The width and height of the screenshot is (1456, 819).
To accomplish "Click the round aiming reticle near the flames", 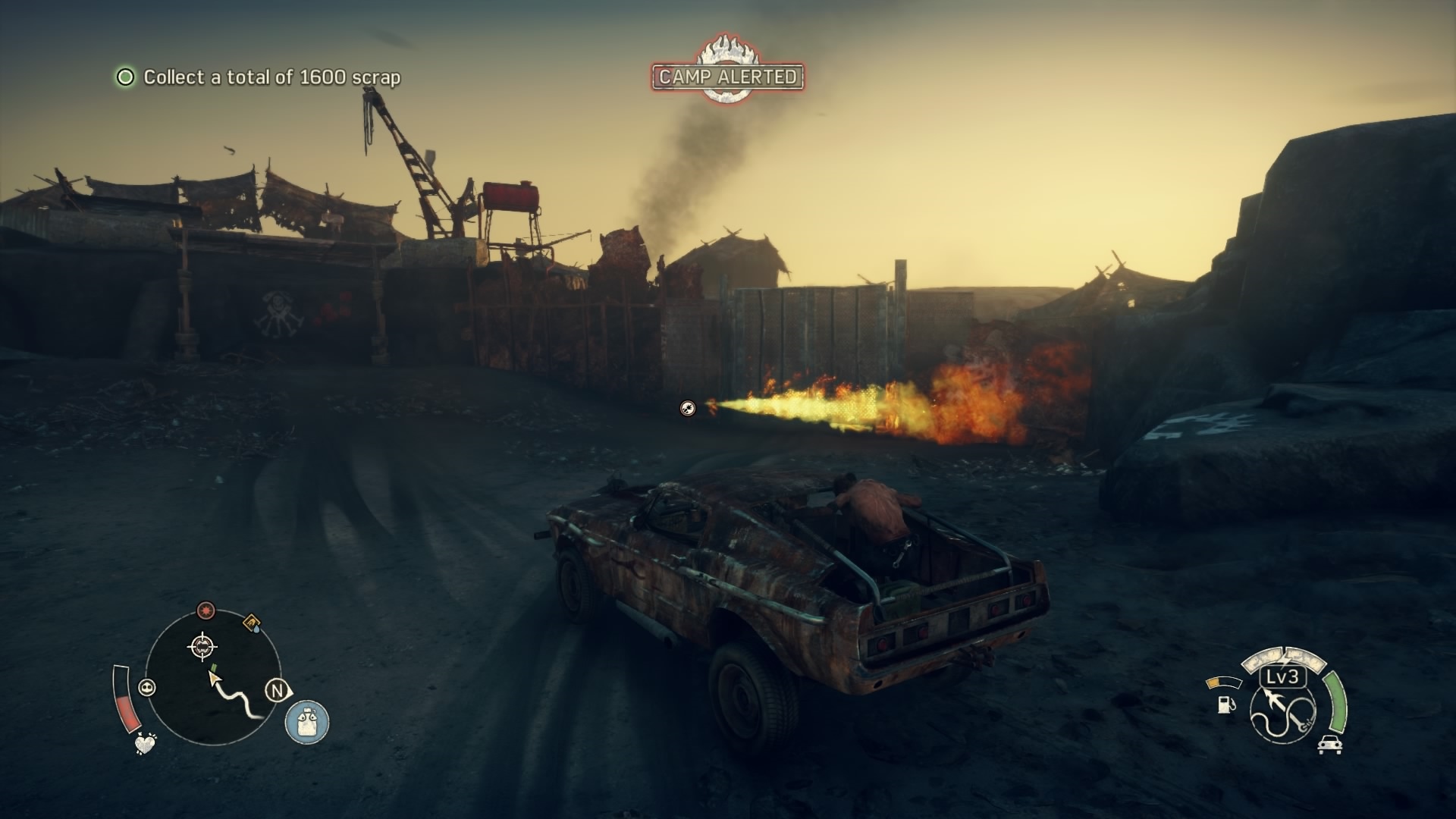I will point(687,408).
